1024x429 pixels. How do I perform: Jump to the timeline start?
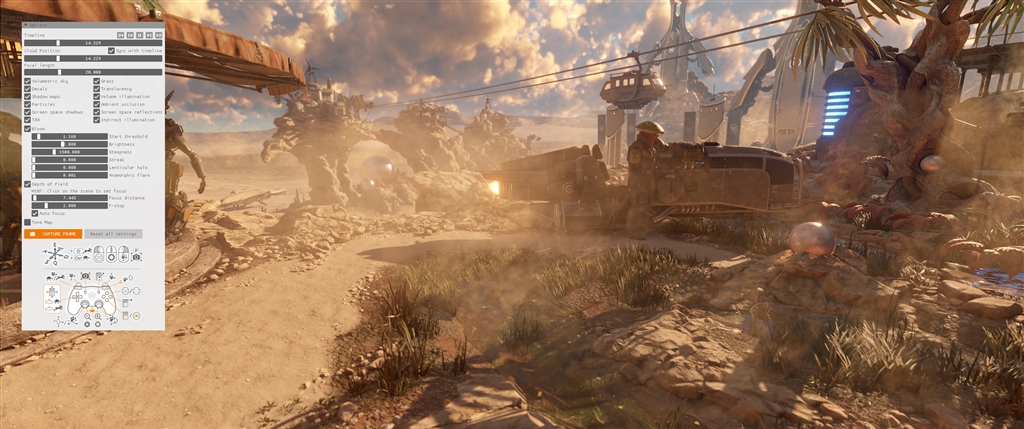[x=121, y=35]
